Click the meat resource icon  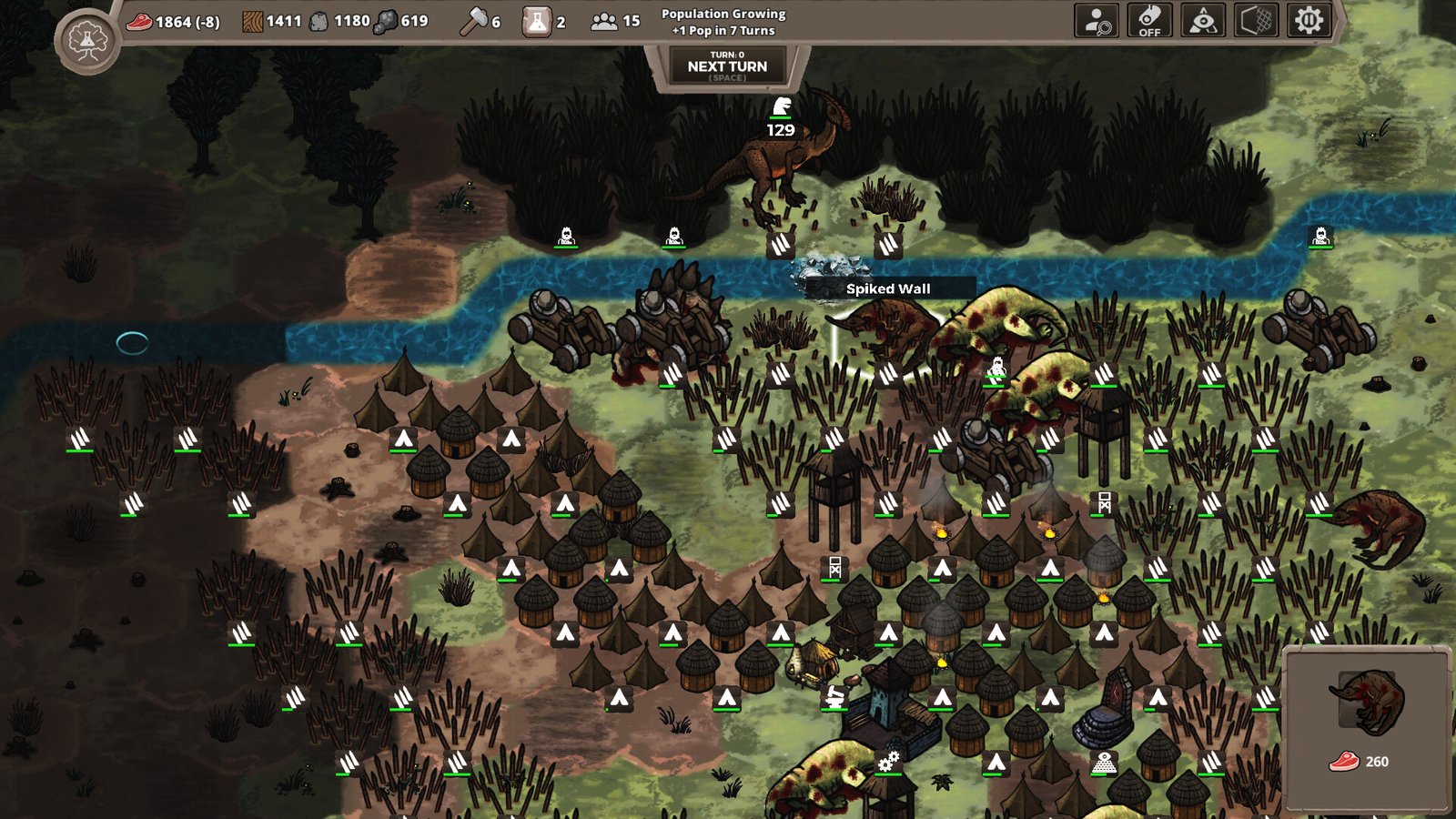tap(141, 22)
